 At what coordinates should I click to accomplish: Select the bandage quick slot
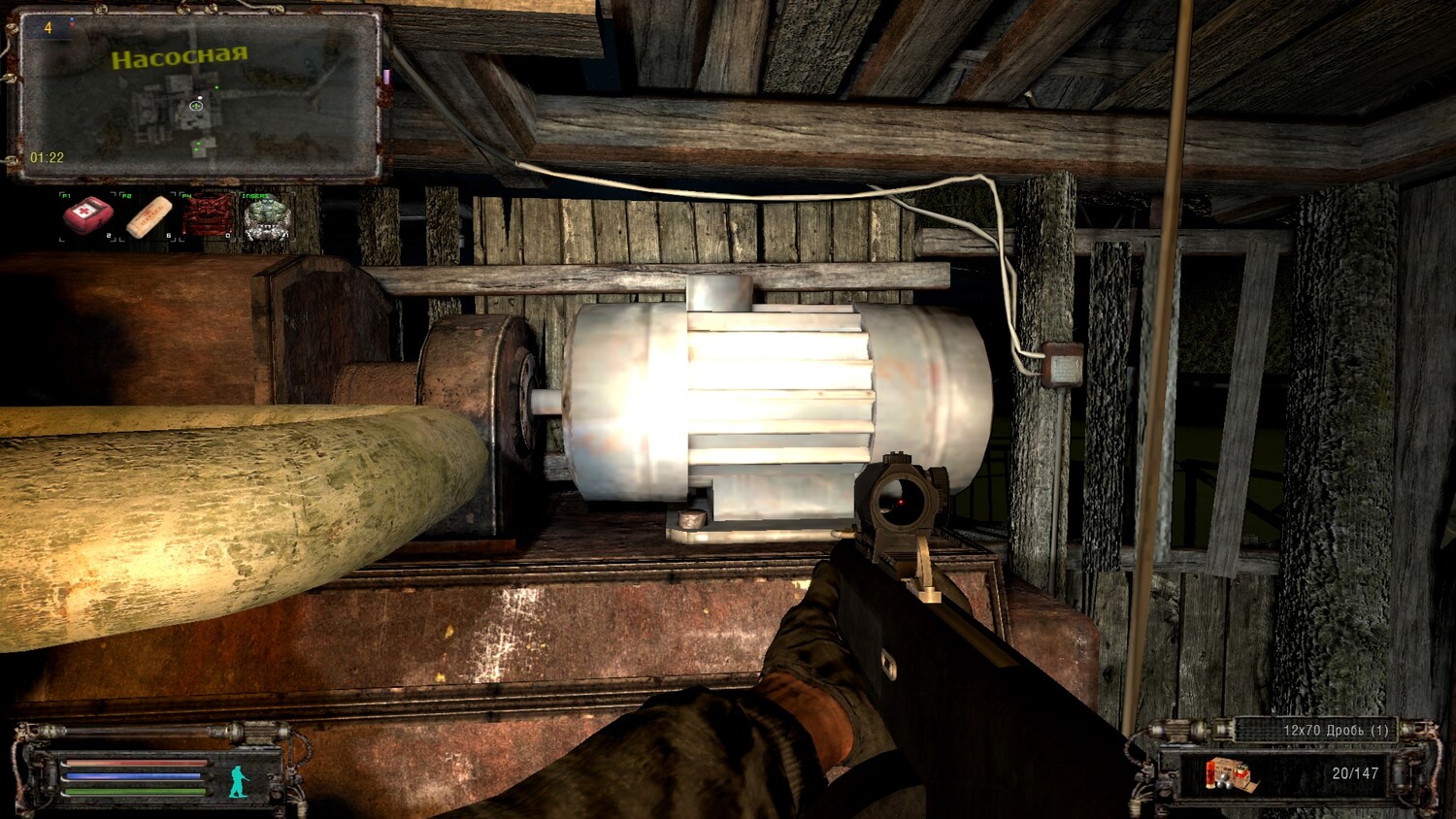click(149, 215)
